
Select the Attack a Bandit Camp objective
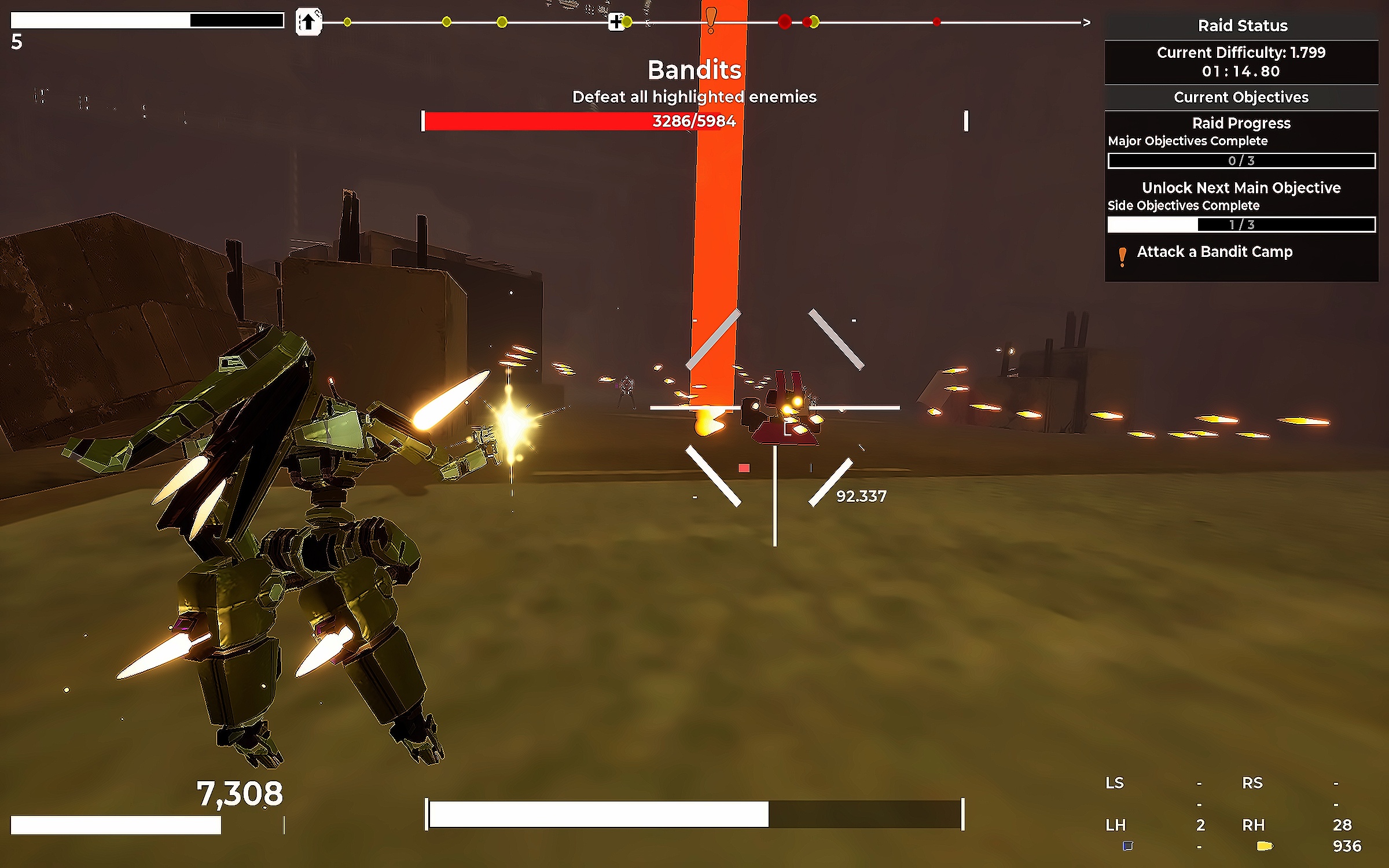1214,252
